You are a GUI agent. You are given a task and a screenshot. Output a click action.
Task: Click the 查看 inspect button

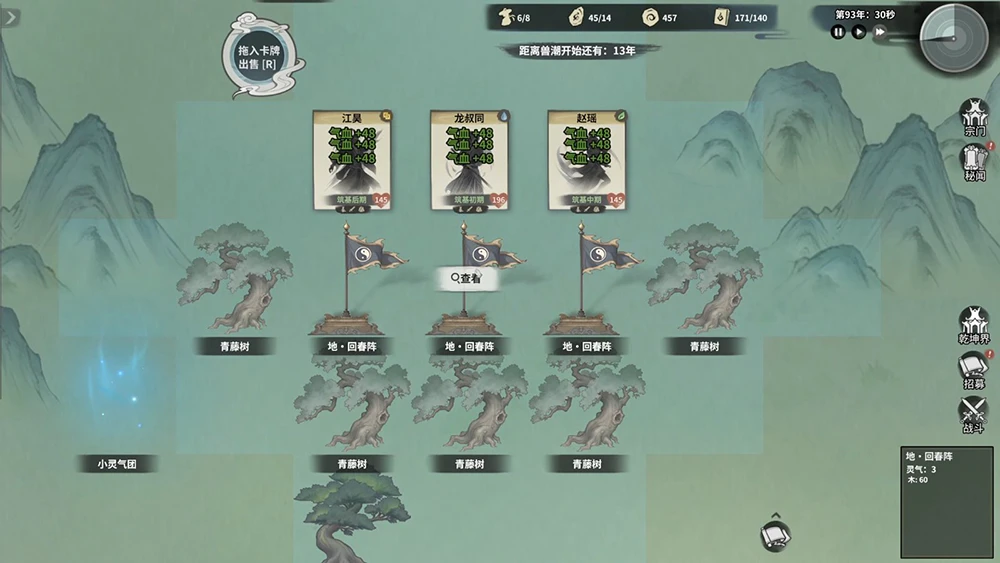click(x=467, y=279)
